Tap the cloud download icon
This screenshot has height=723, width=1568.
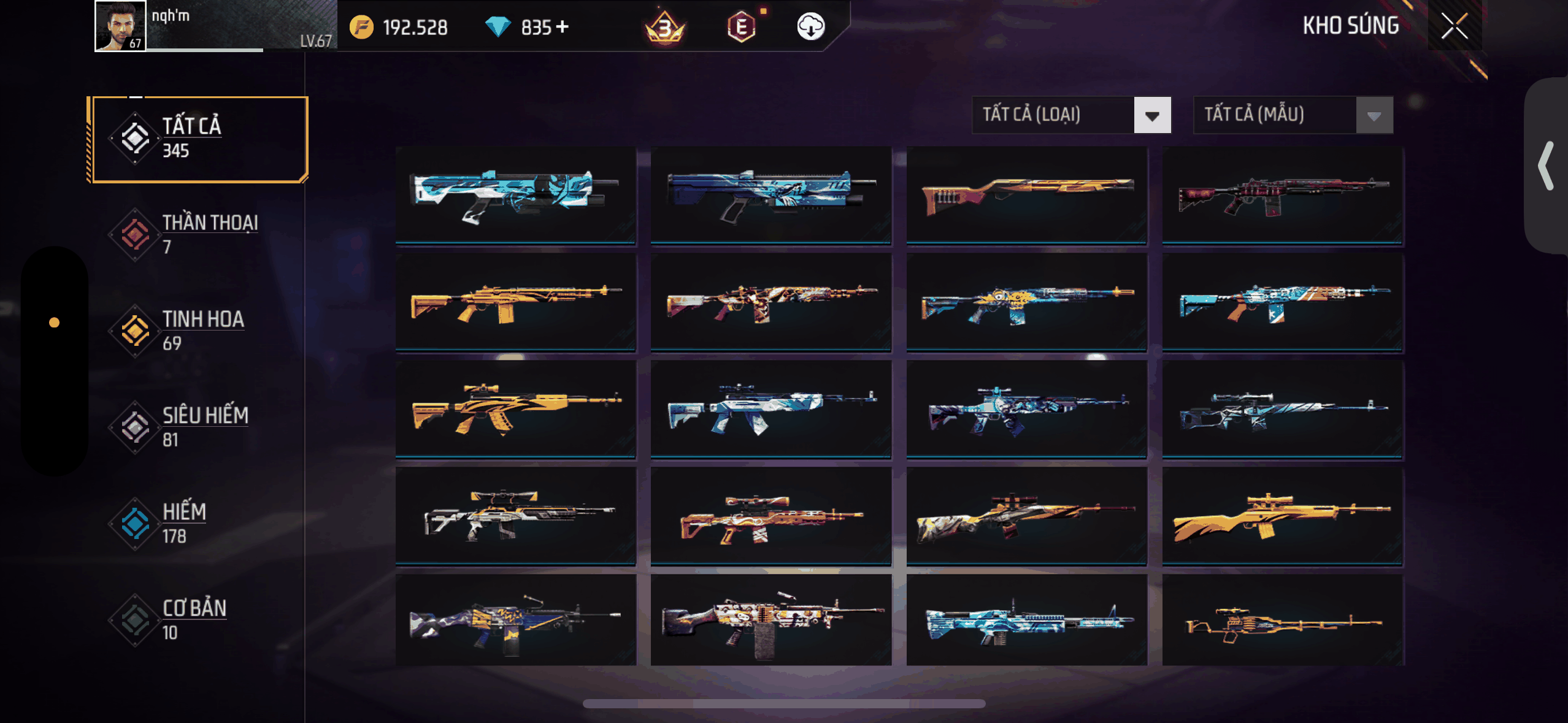(x=810, y=26)
